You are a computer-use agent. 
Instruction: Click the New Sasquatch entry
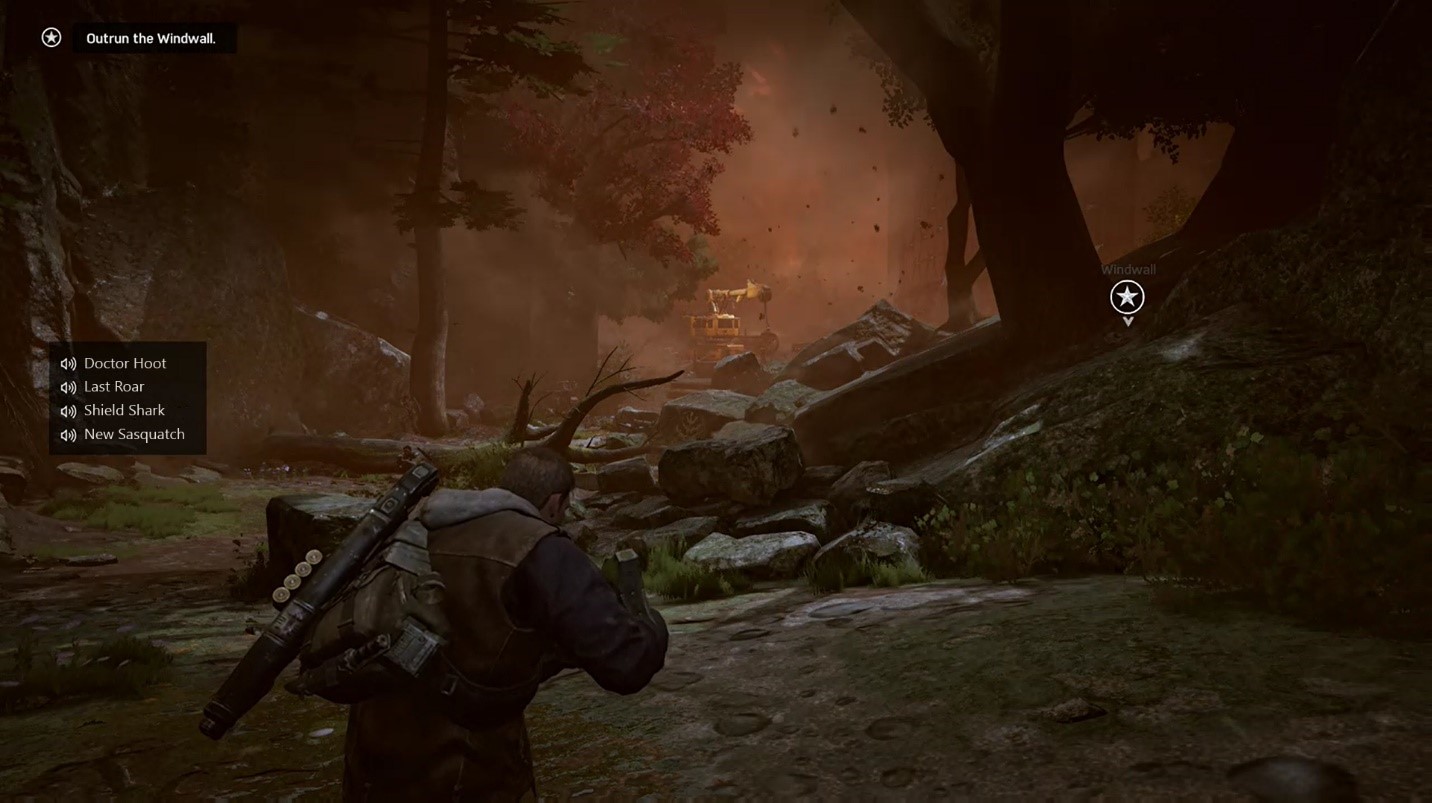coord(134,434)
